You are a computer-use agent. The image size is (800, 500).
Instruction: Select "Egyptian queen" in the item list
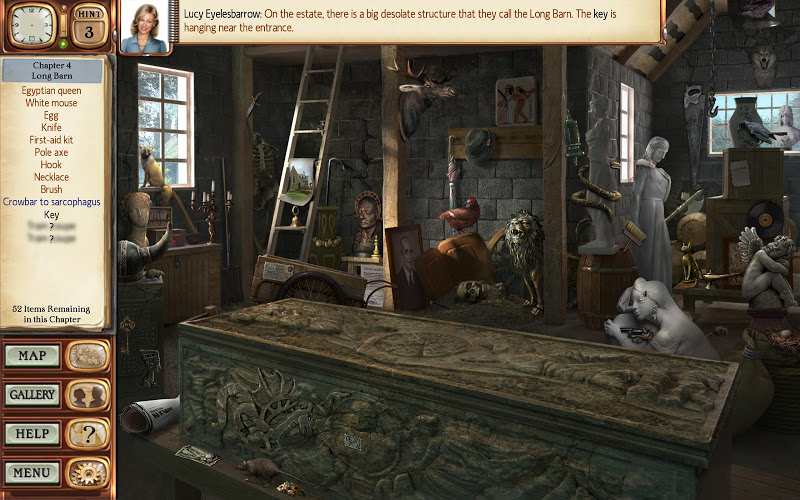(x=52, y=90)
